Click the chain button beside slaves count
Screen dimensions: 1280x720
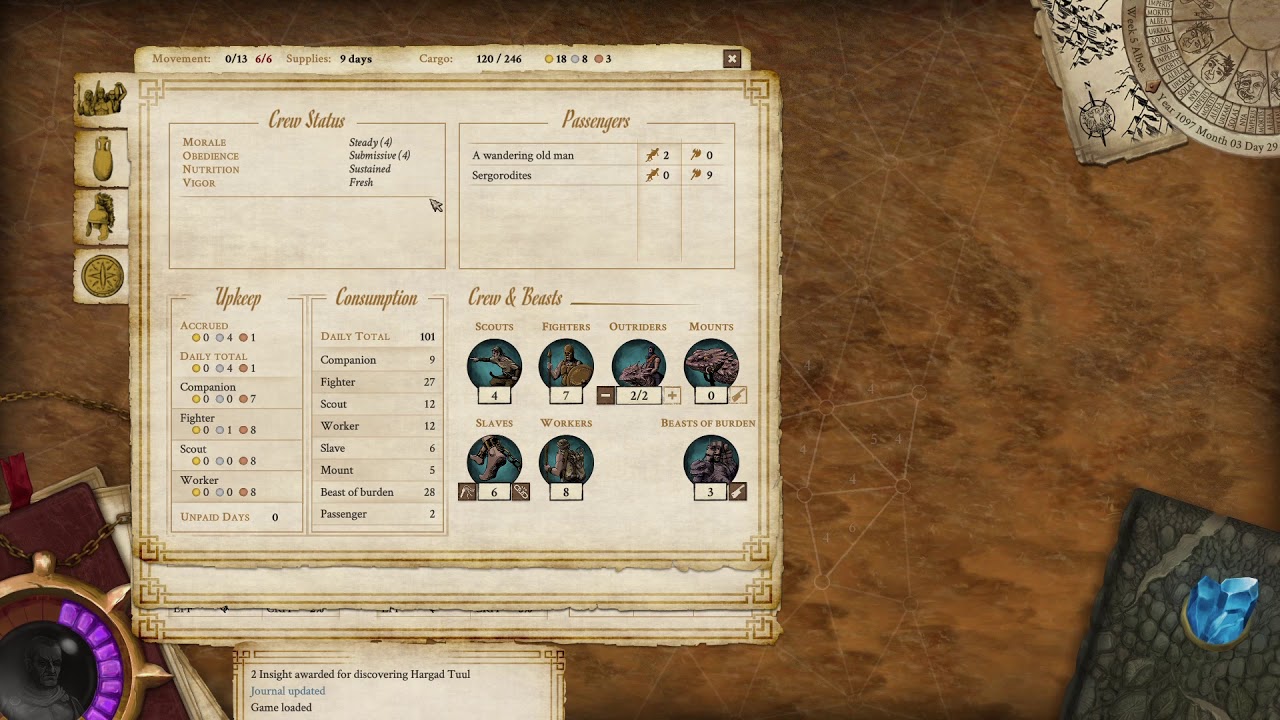[x=521, y=492]
